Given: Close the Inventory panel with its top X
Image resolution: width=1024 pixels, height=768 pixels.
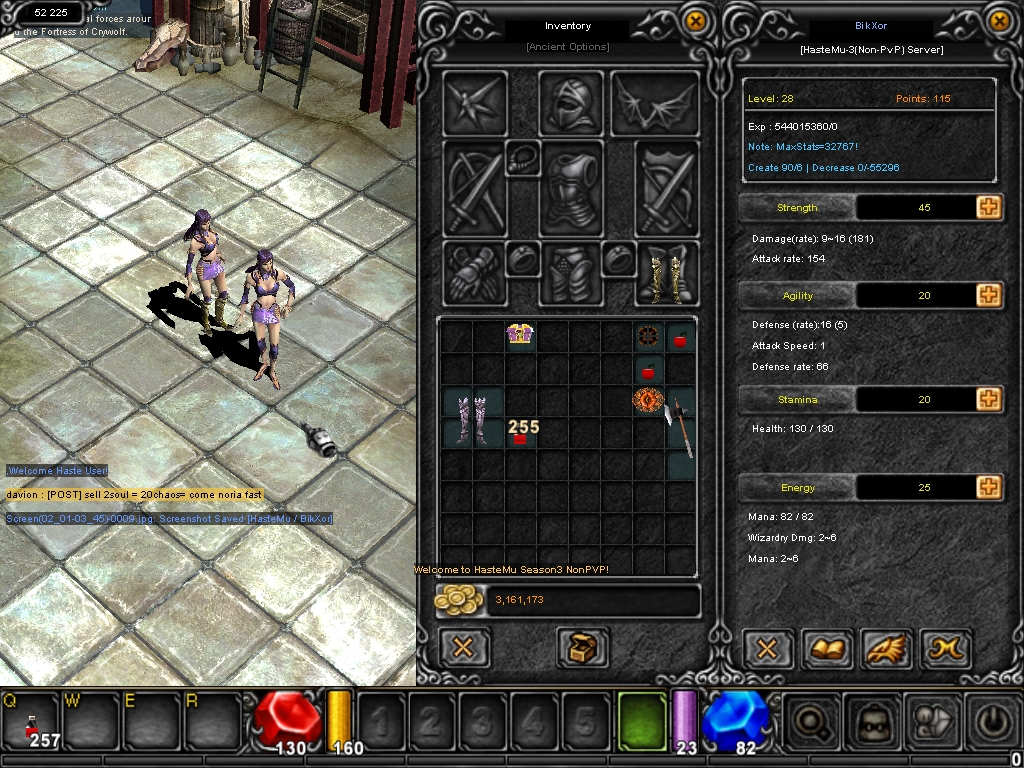Looking at the screenshot, I should (x=695, y=21).
